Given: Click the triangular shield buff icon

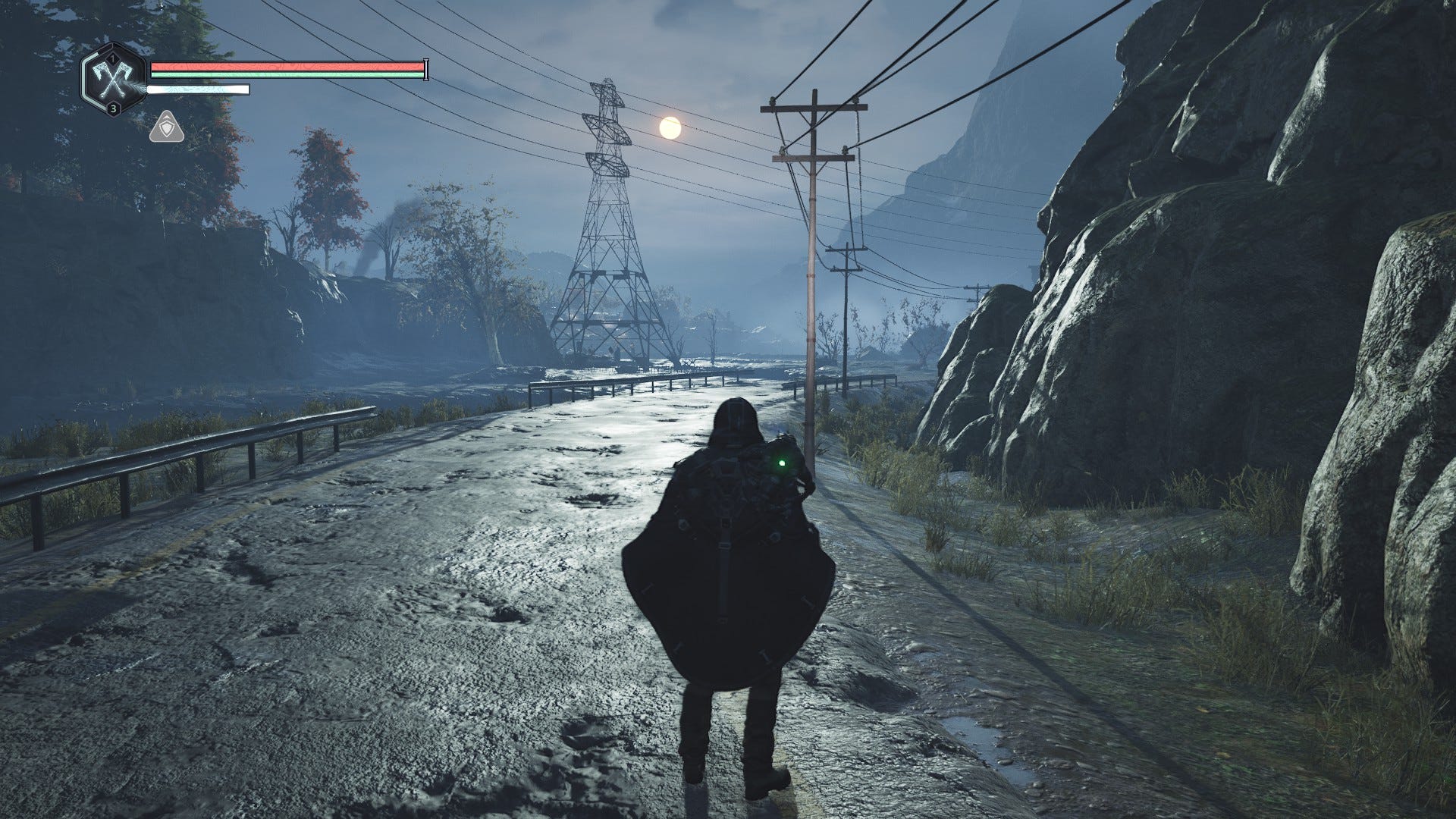Looking at the screenshot, I should [164, 128].
